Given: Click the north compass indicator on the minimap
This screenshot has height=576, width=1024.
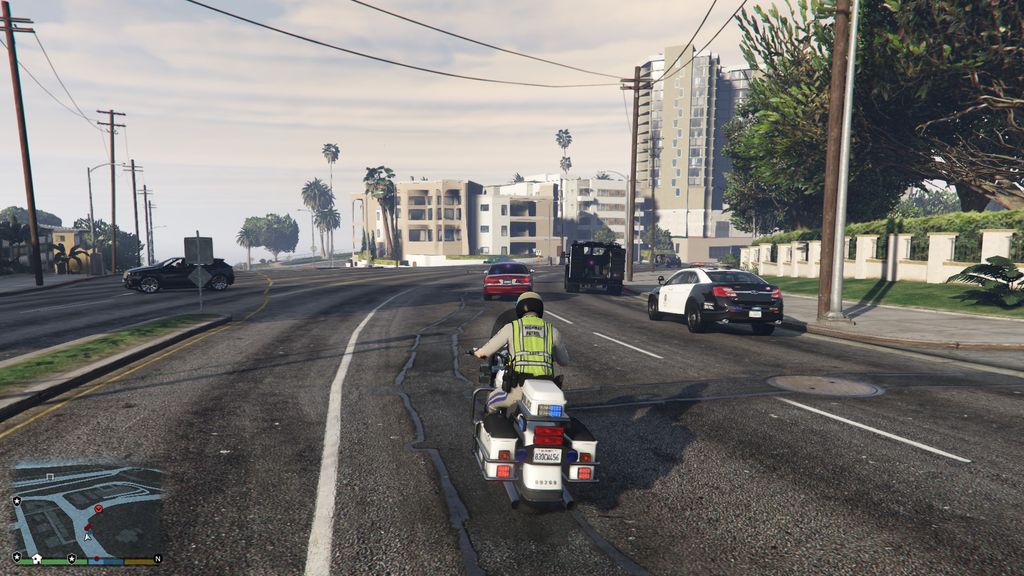Looking at the screenshot, I should [157, 557].
